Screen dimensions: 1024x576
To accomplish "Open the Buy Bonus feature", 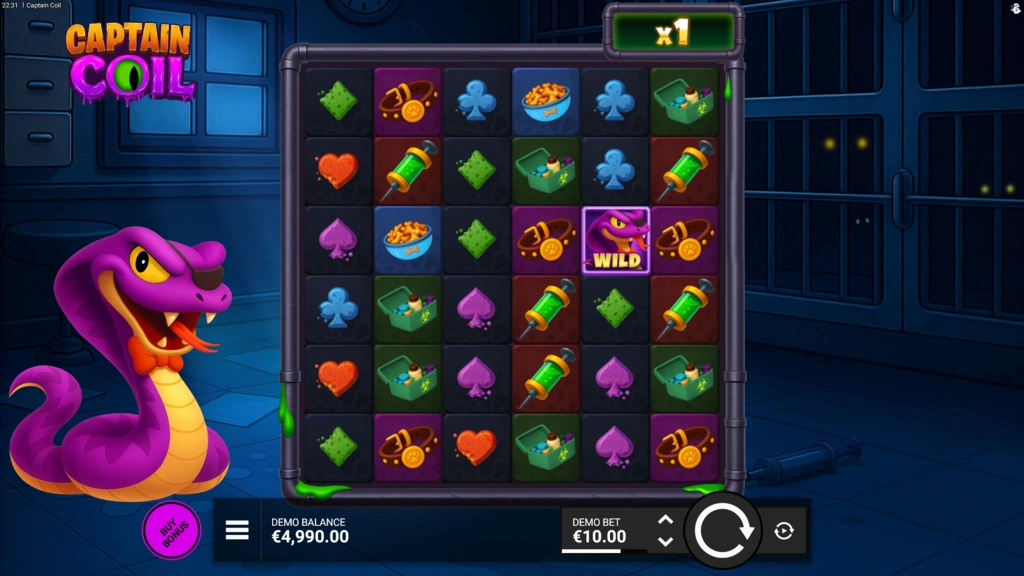I will click(x=171, y=530).
